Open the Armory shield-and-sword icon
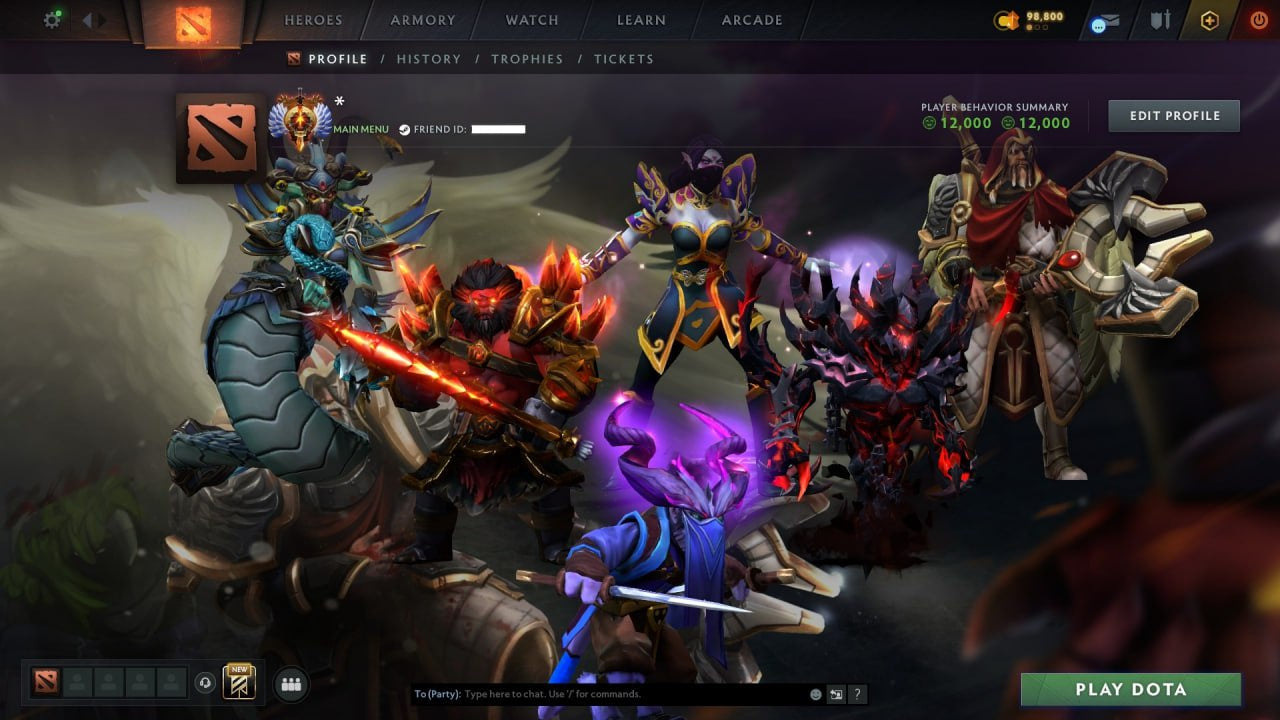Screen dimensions: 1280x720 tap(1160, 21)
